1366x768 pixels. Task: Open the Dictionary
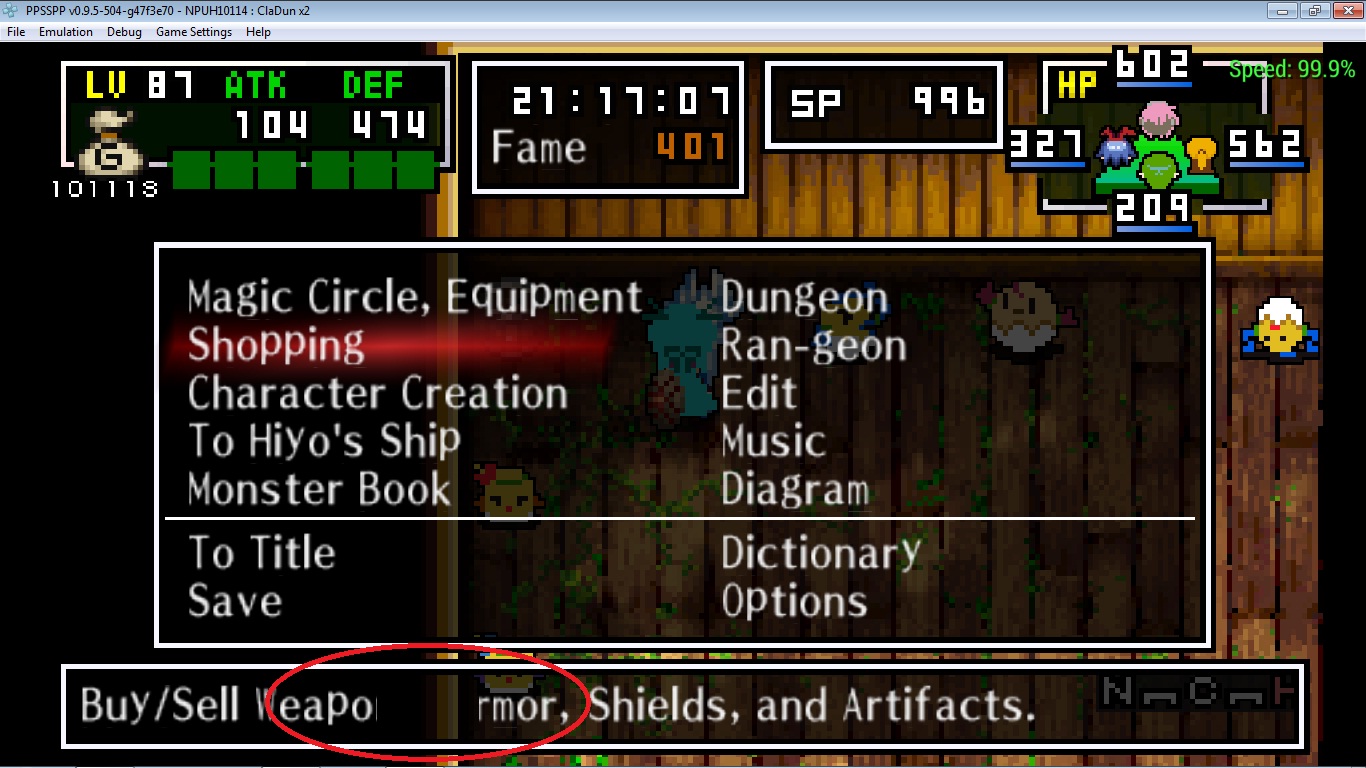coord(820,553)
